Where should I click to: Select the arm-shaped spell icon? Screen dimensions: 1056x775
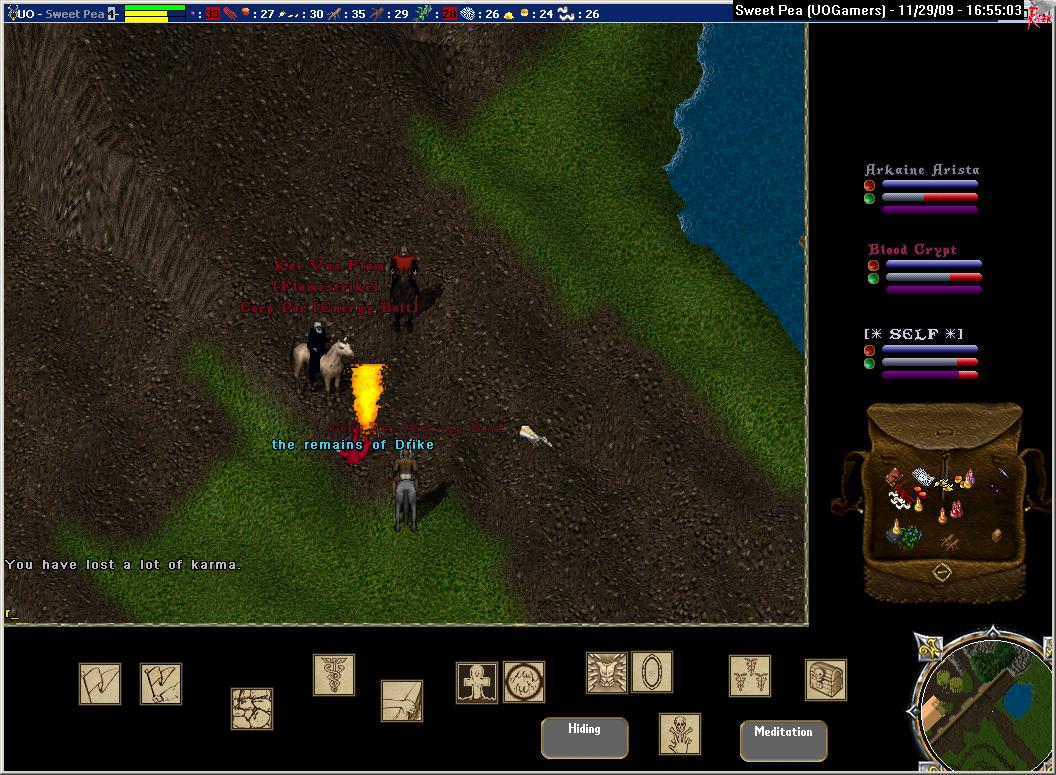point(401,700)
